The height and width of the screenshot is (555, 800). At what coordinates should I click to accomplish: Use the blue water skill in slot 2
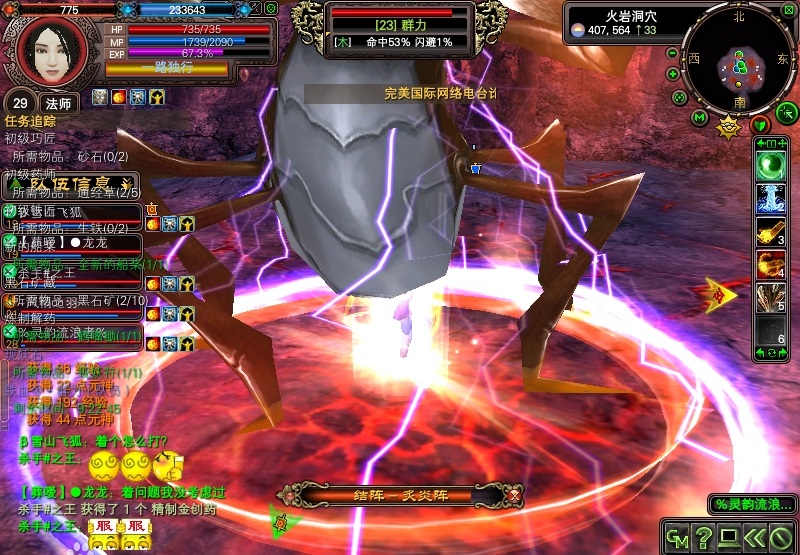pos(771,197)
